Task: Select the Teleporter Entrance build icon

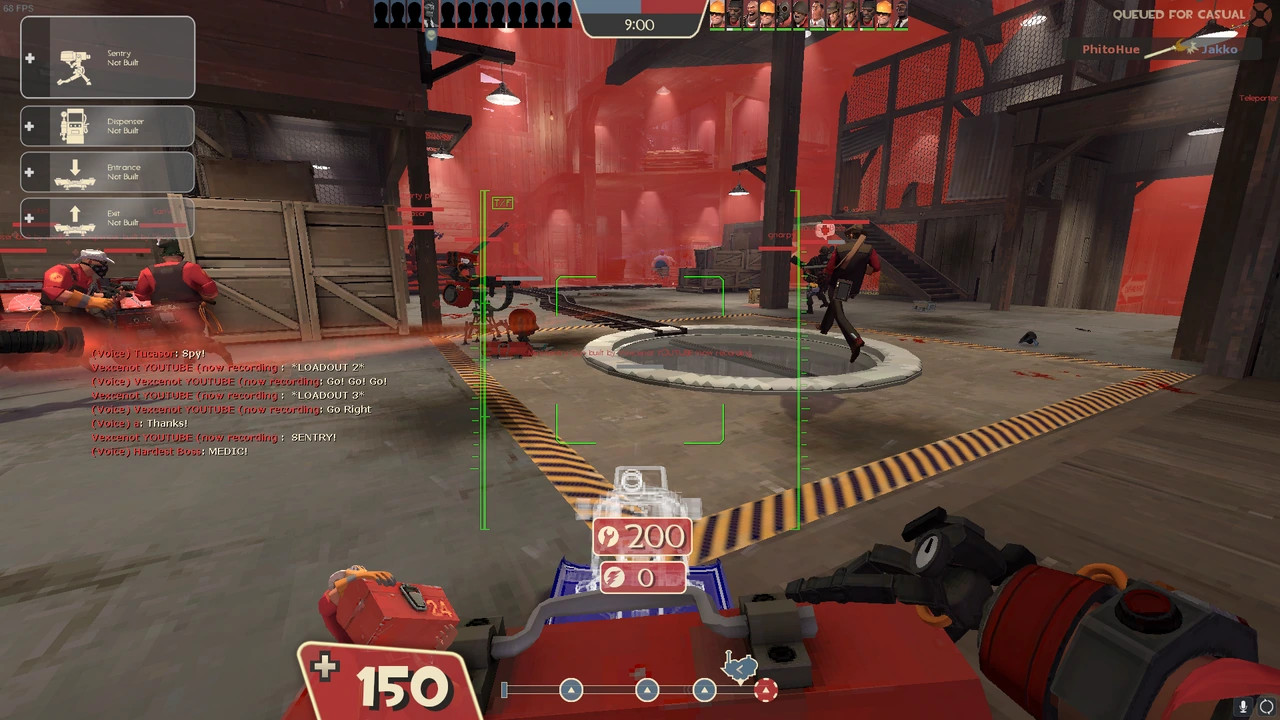Action: [107, 172]
